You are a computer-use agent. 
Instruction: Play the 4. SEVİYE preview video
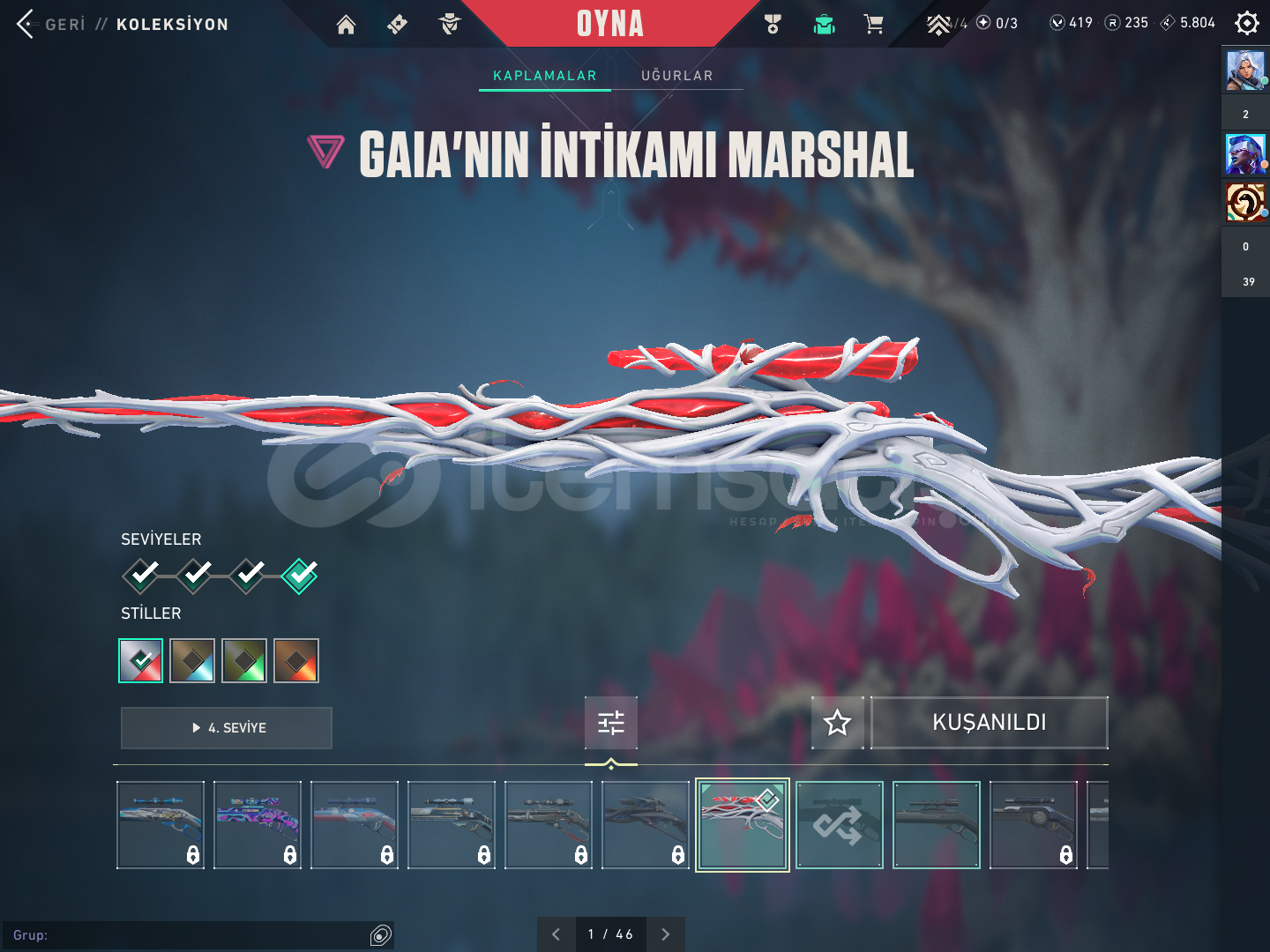(x=227, y=728)
